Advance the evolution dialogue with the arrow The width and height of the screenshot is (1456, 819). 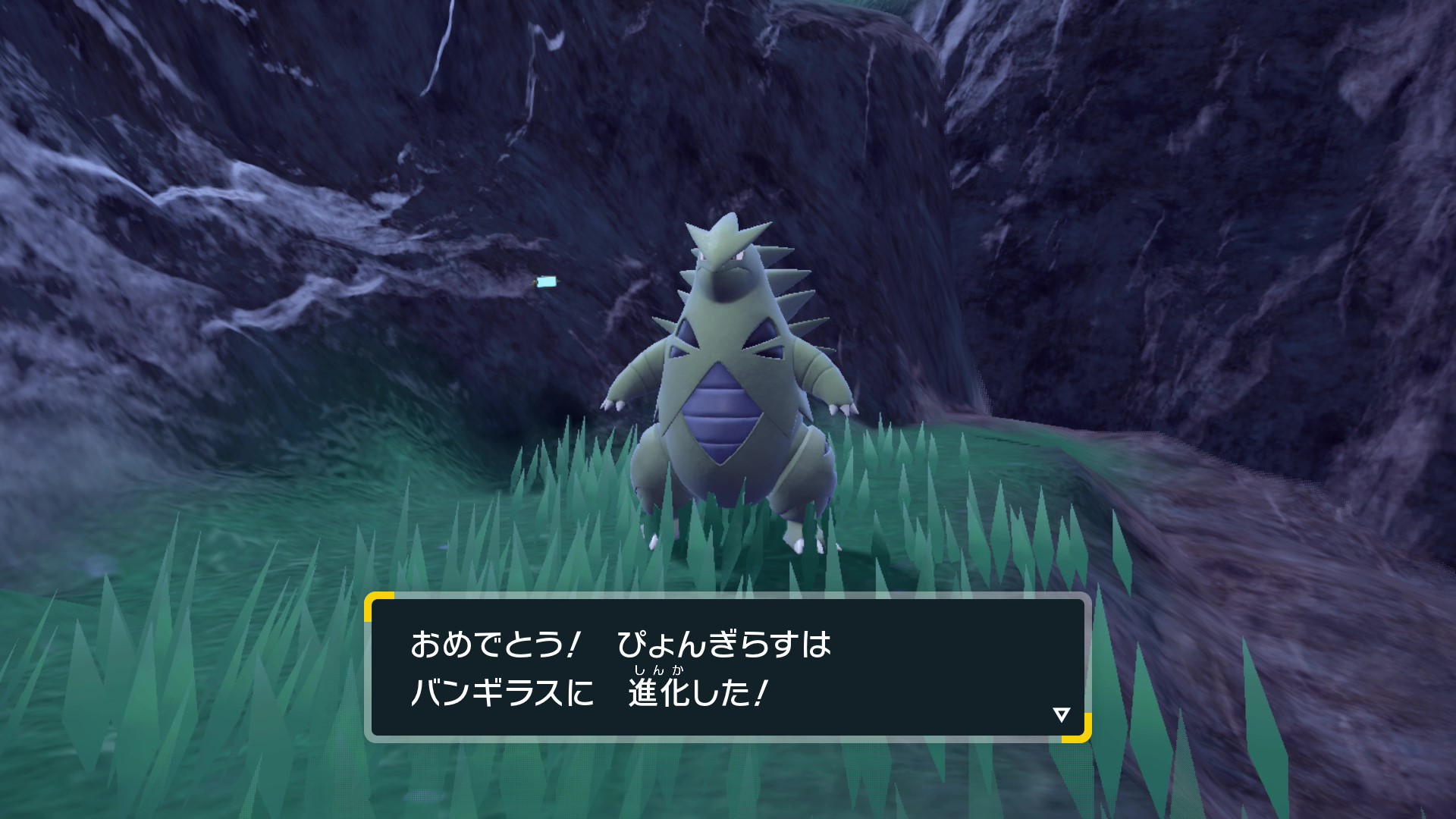click(1061, 714)
